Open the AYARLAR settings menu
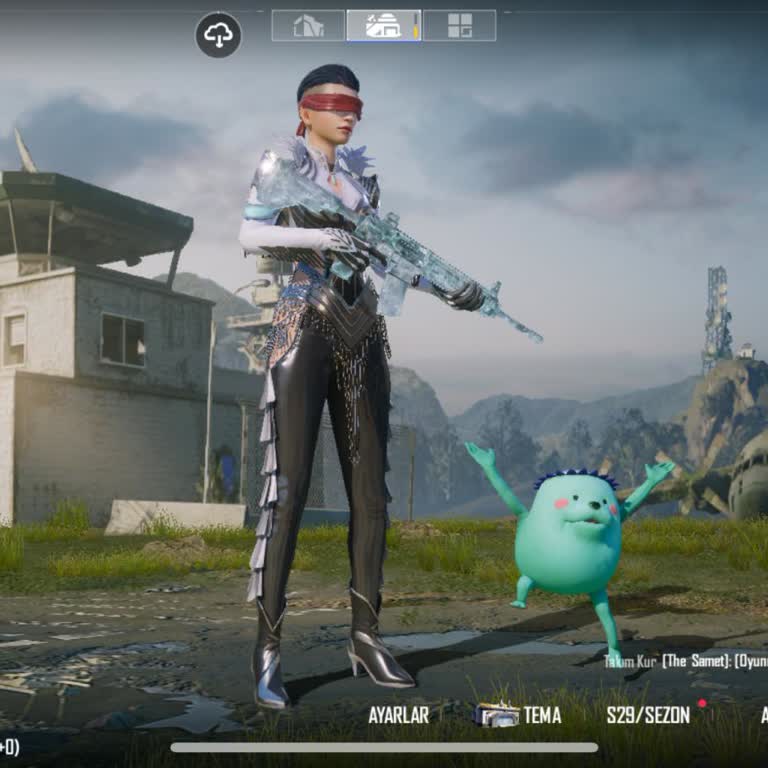 click(398, 715)
